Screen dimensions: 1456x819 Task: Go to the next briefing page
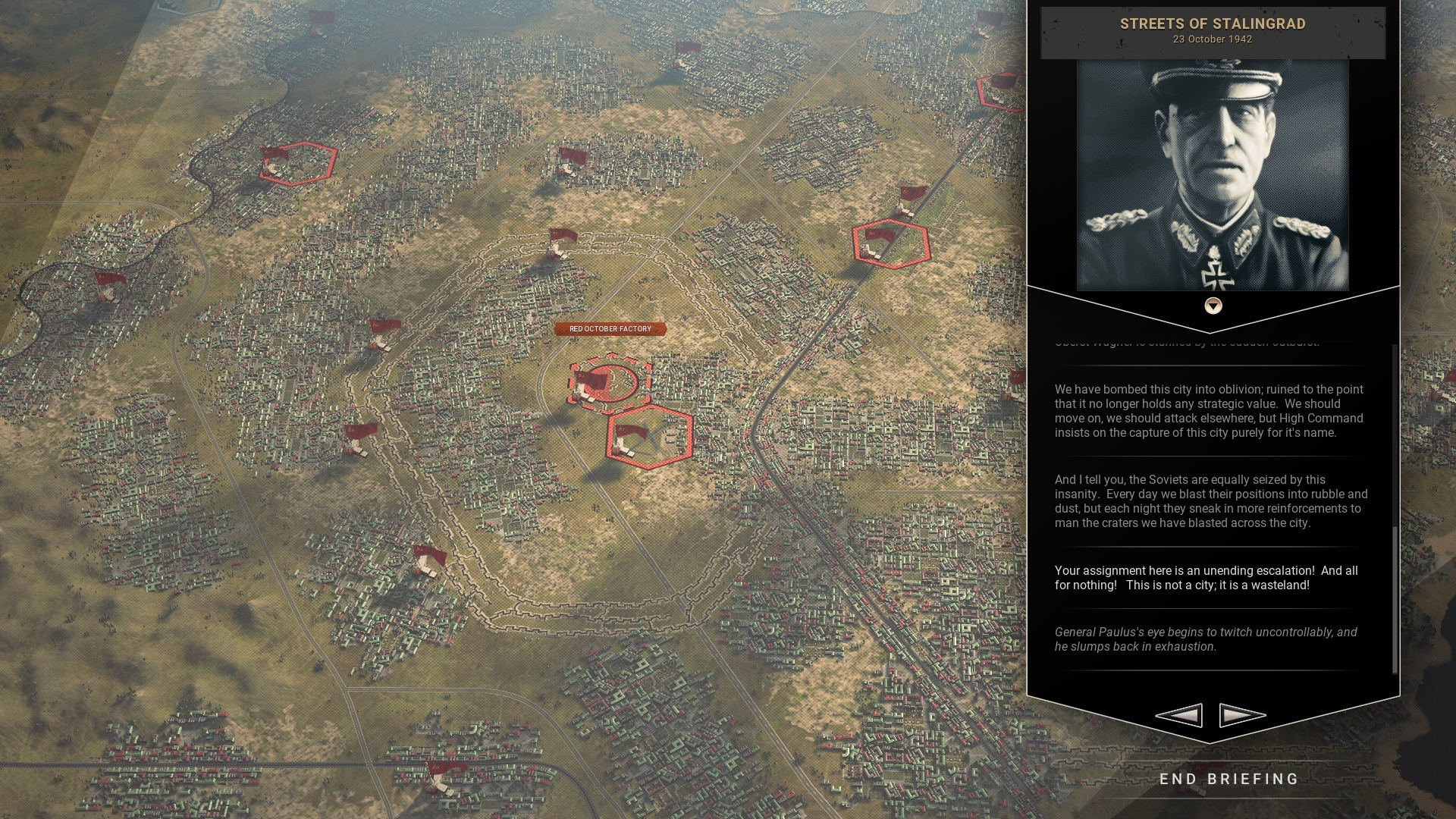pyautogui.click(x=1241, y=715)
